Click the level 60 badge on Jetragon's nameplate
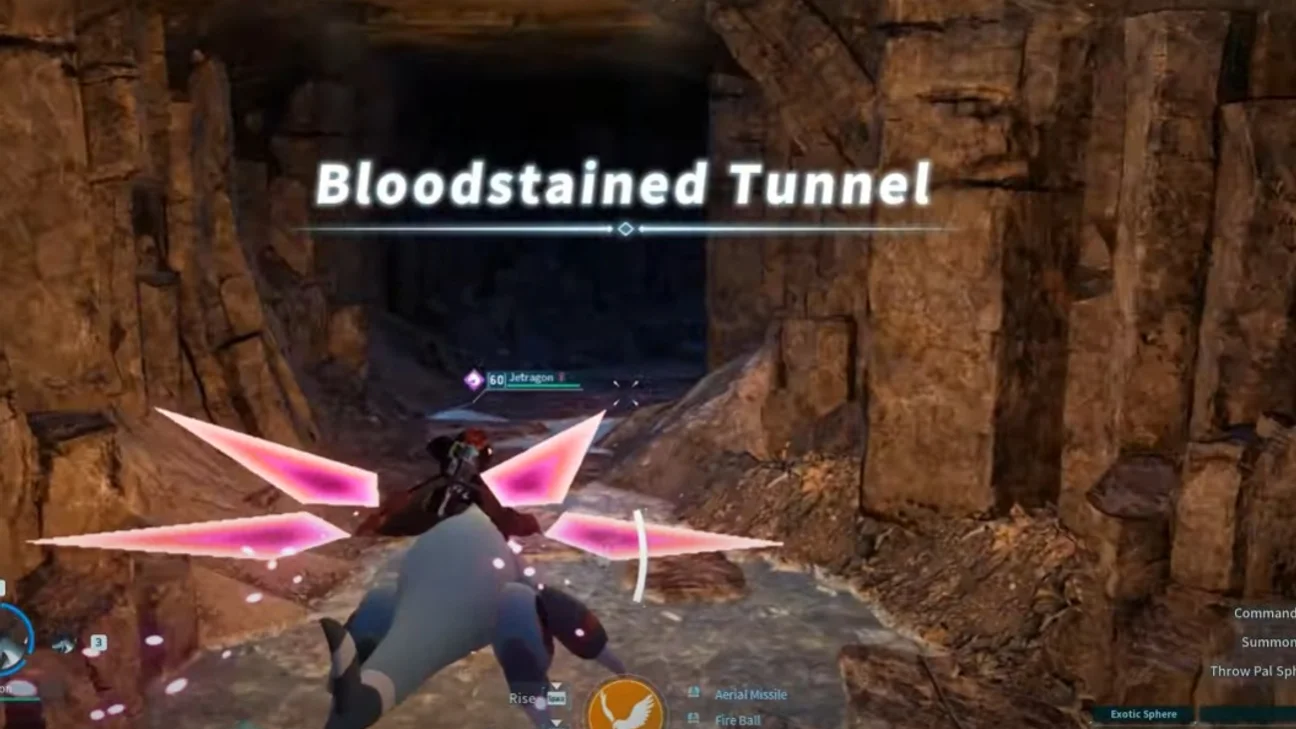Screen dimensions: 1296x729 [x=495, y=378]
